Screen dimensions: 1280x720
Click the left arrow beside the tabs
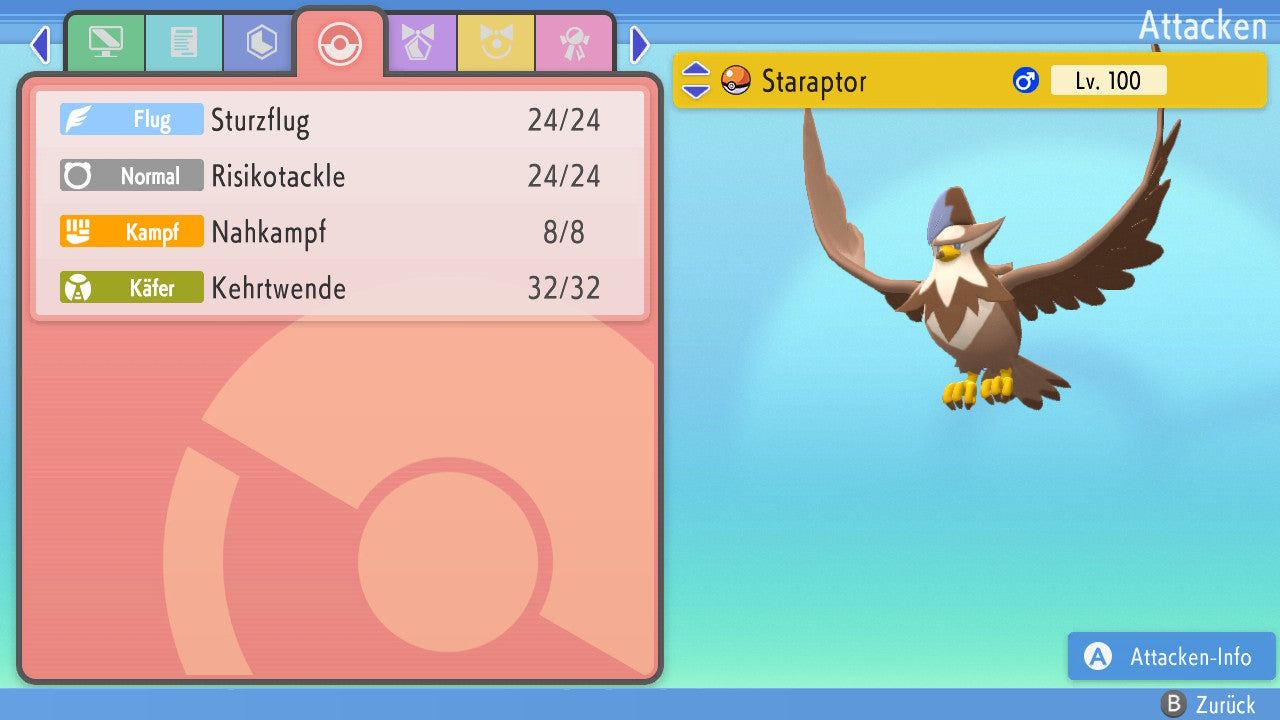[40, 44]
